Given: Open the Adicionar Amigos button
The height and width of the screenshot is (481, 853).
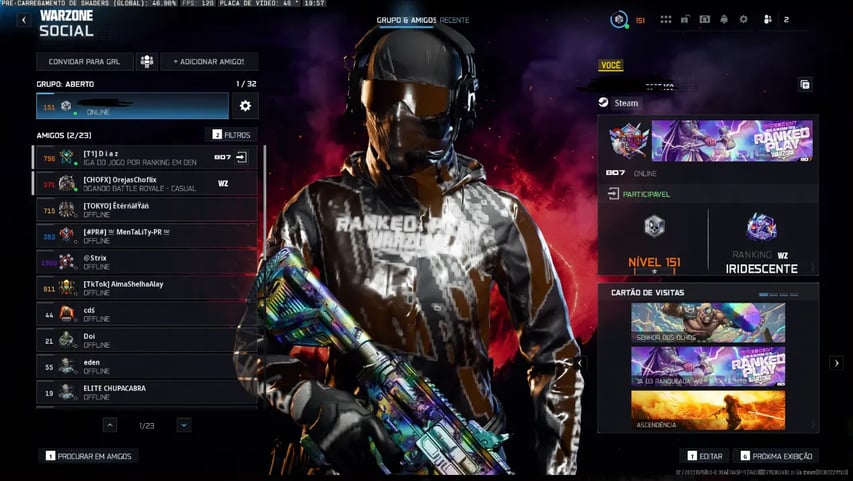Looking at the screenshot, I should tap(209, 62).
